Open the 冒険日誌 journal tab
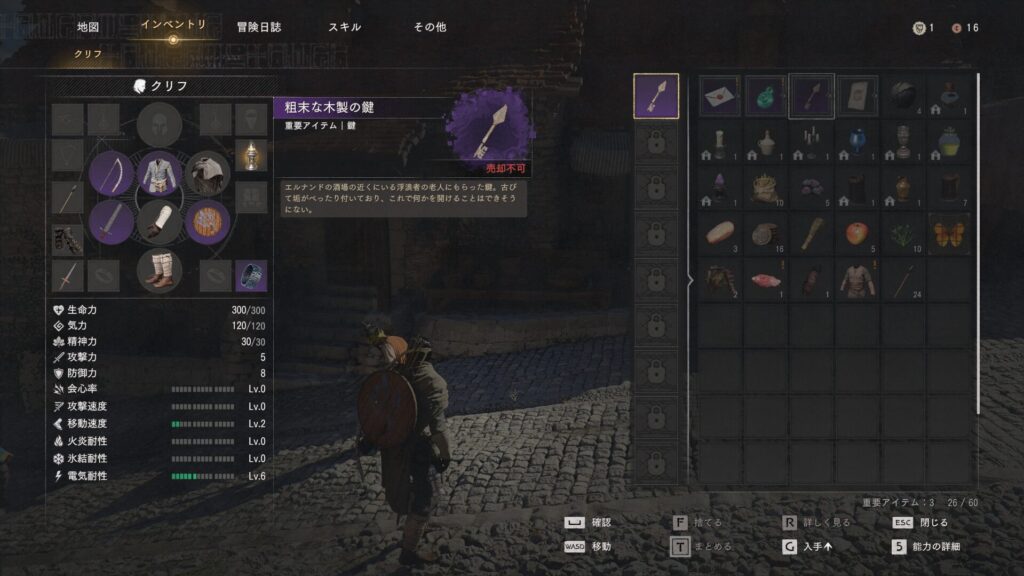Viewport: 1024px width, 576px height. 258,27
